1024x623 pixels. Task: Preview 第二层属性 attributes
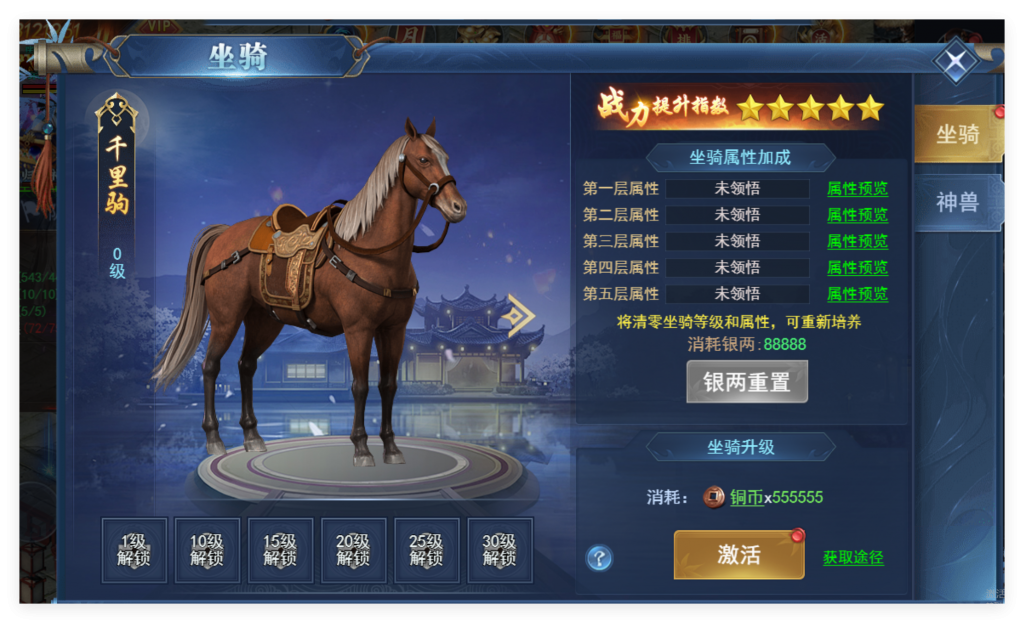(857, 215)
